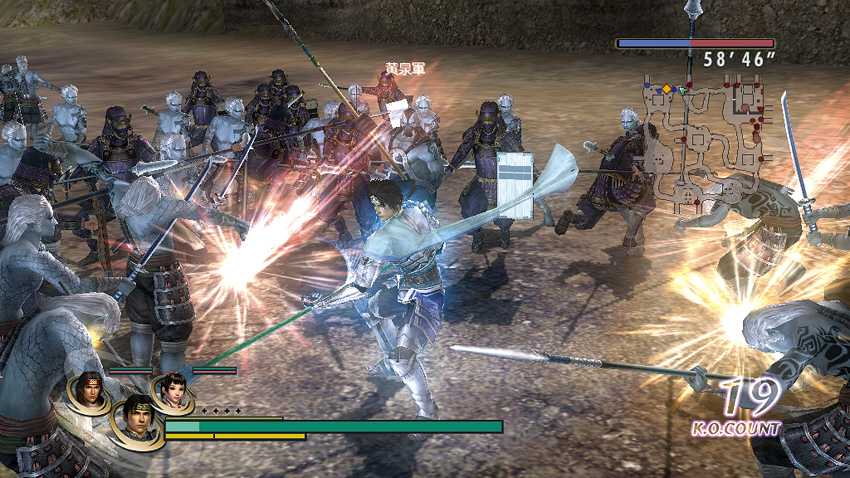Screen dimensions: 850x478
Task: Choose the green-headband active character portrait
Action: tap(135, 420)
